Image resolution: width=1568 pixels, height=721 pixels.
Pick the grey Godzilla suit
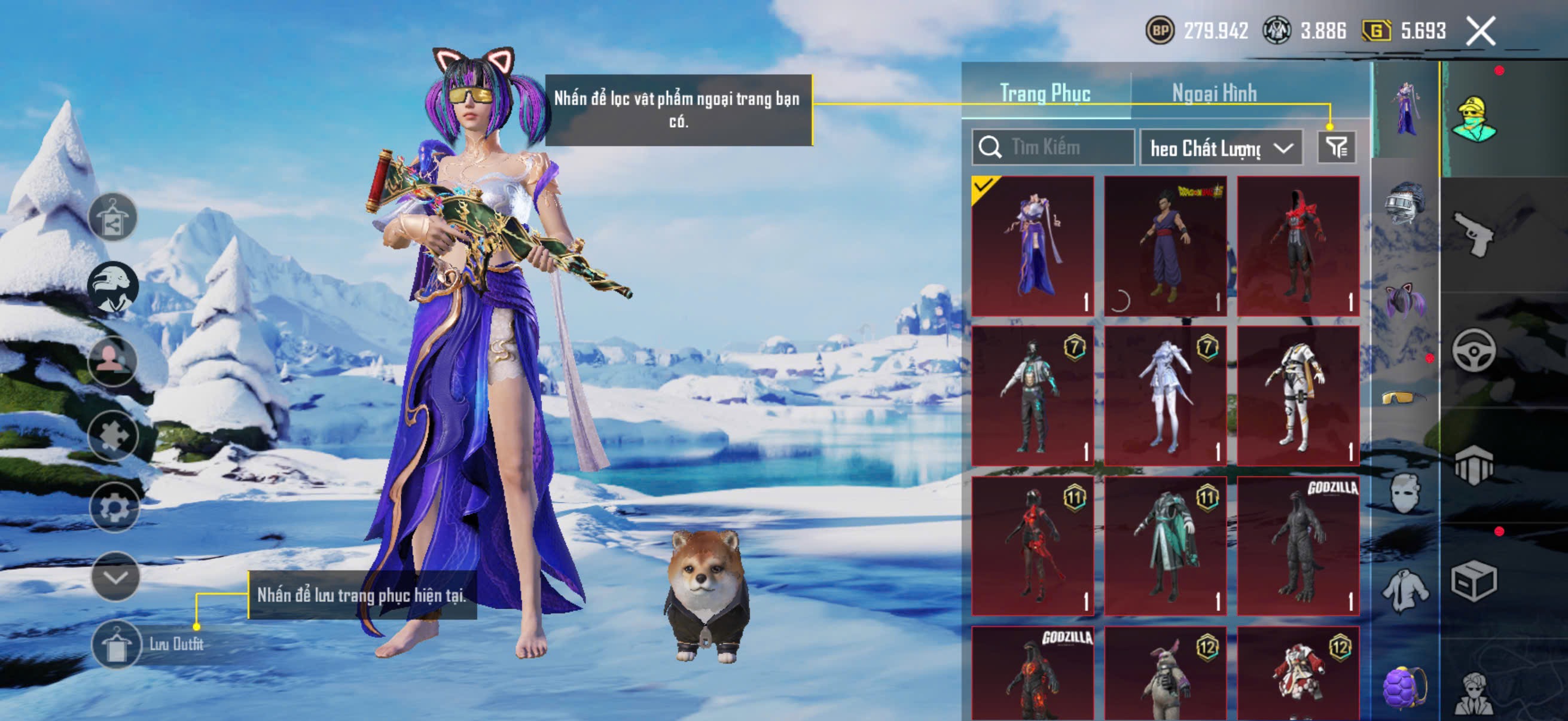pos(1298,546)
